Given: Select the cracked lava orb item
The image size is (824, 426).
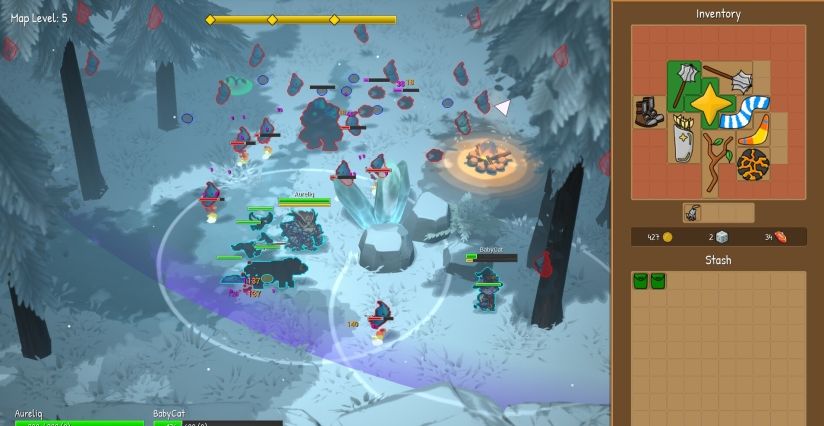Looking at the screenshot, I should [x=753, y=163].
